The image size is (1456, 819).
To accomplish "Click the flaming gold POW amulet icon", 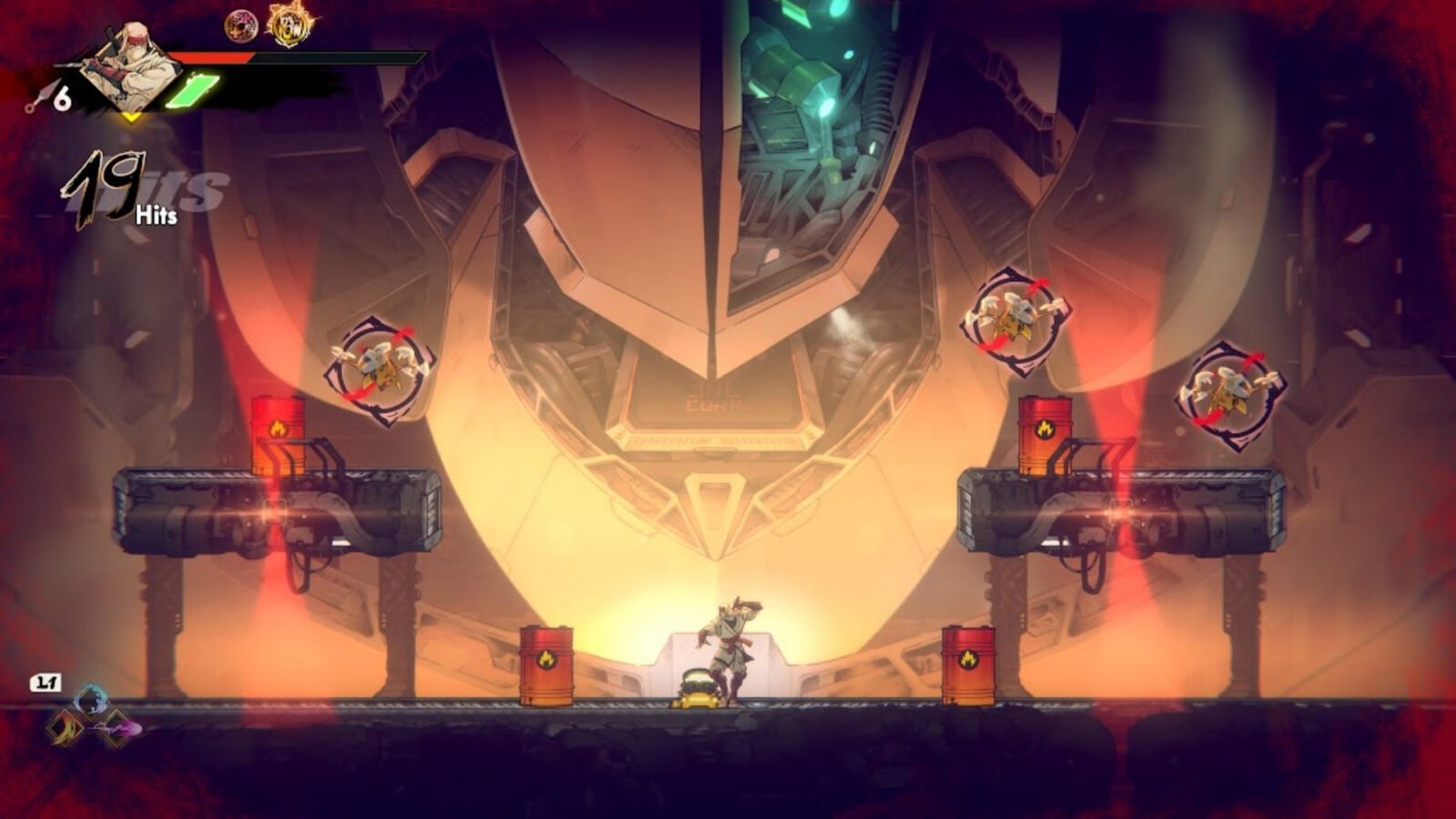I will (x=289, y=25).
